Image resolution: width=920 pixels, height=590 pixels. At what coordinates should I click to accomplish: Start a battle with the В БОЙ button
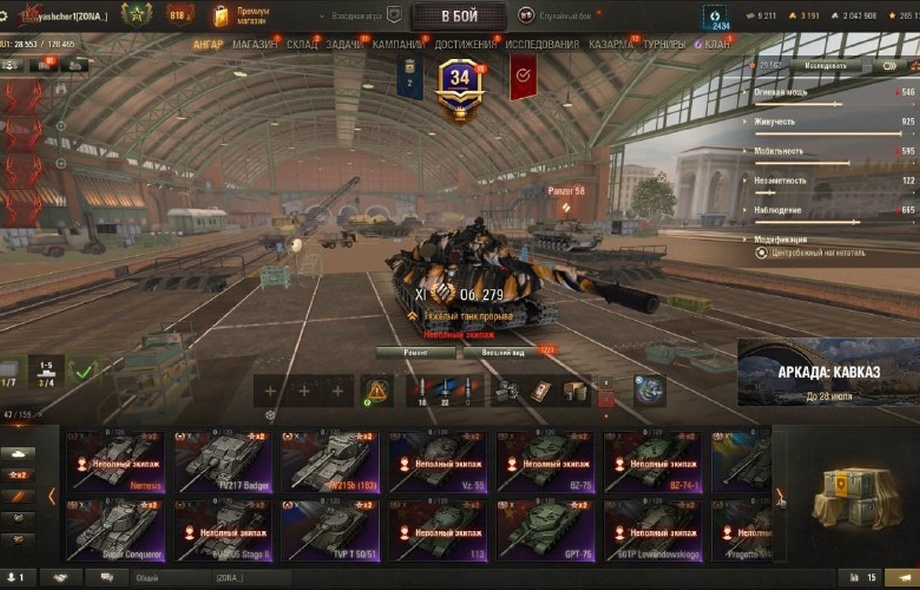coord(457,16)
